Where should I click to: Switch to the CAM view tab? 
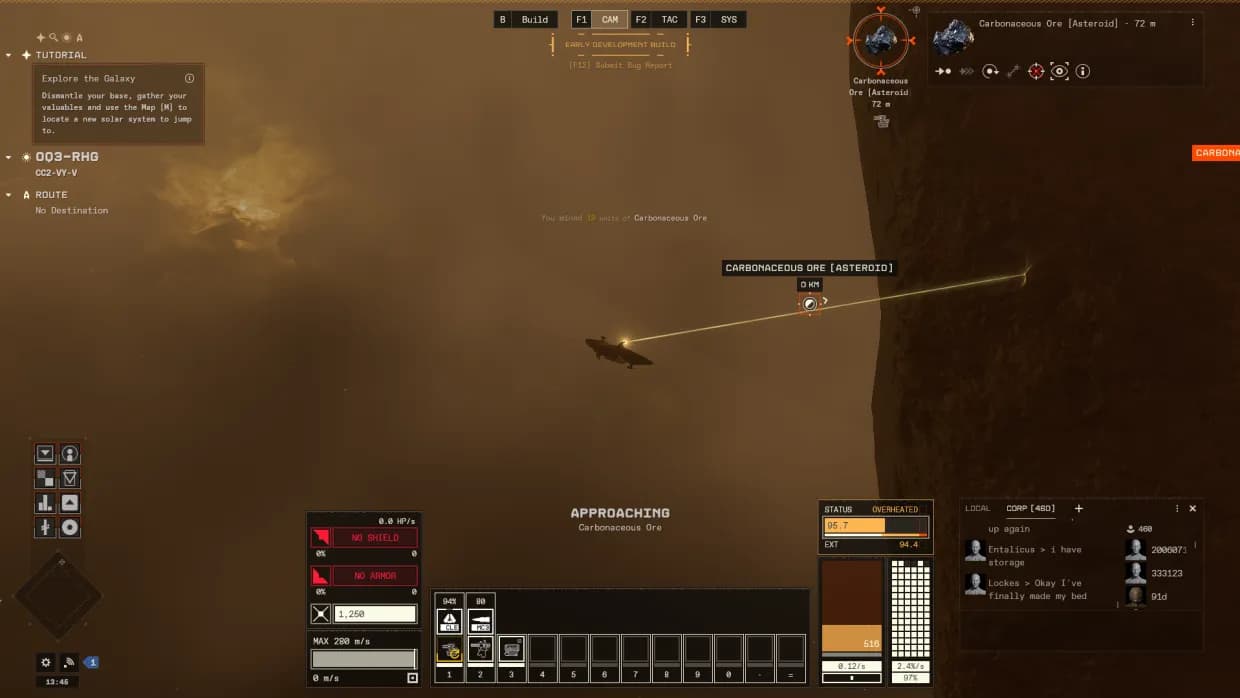click(x=610, y=19)
